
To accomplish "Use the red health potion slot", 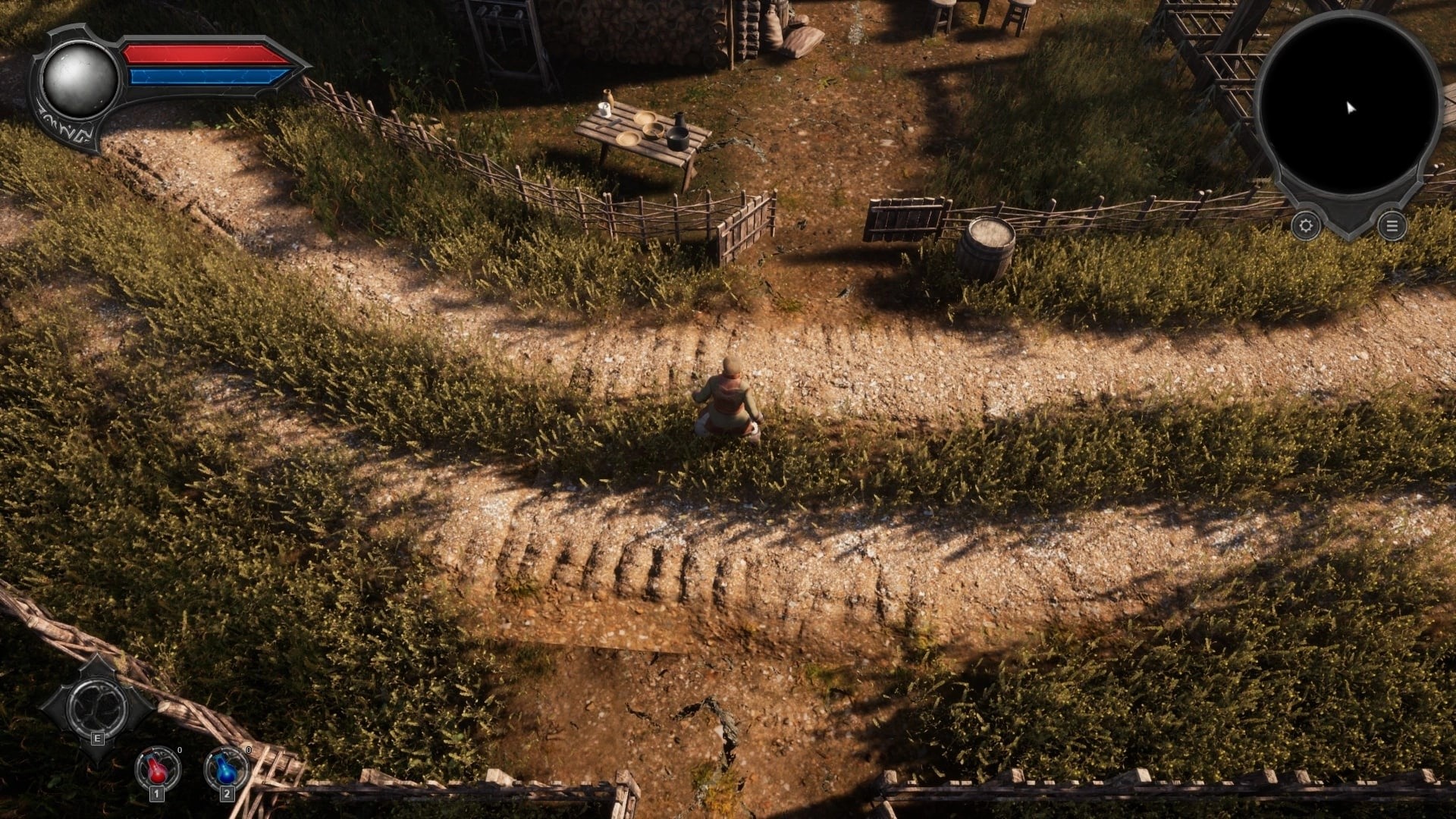I will (x=158, y=769).
